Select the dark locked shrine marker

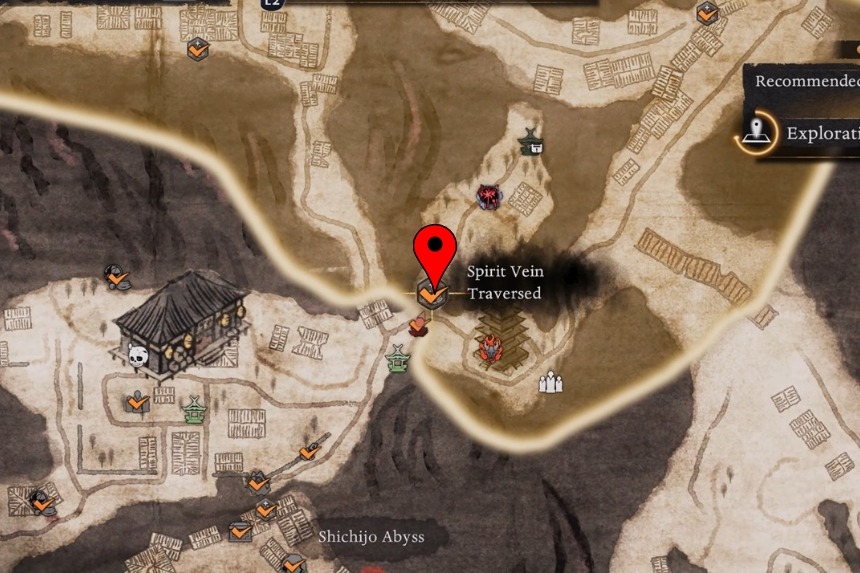click(x=531, y=143)
